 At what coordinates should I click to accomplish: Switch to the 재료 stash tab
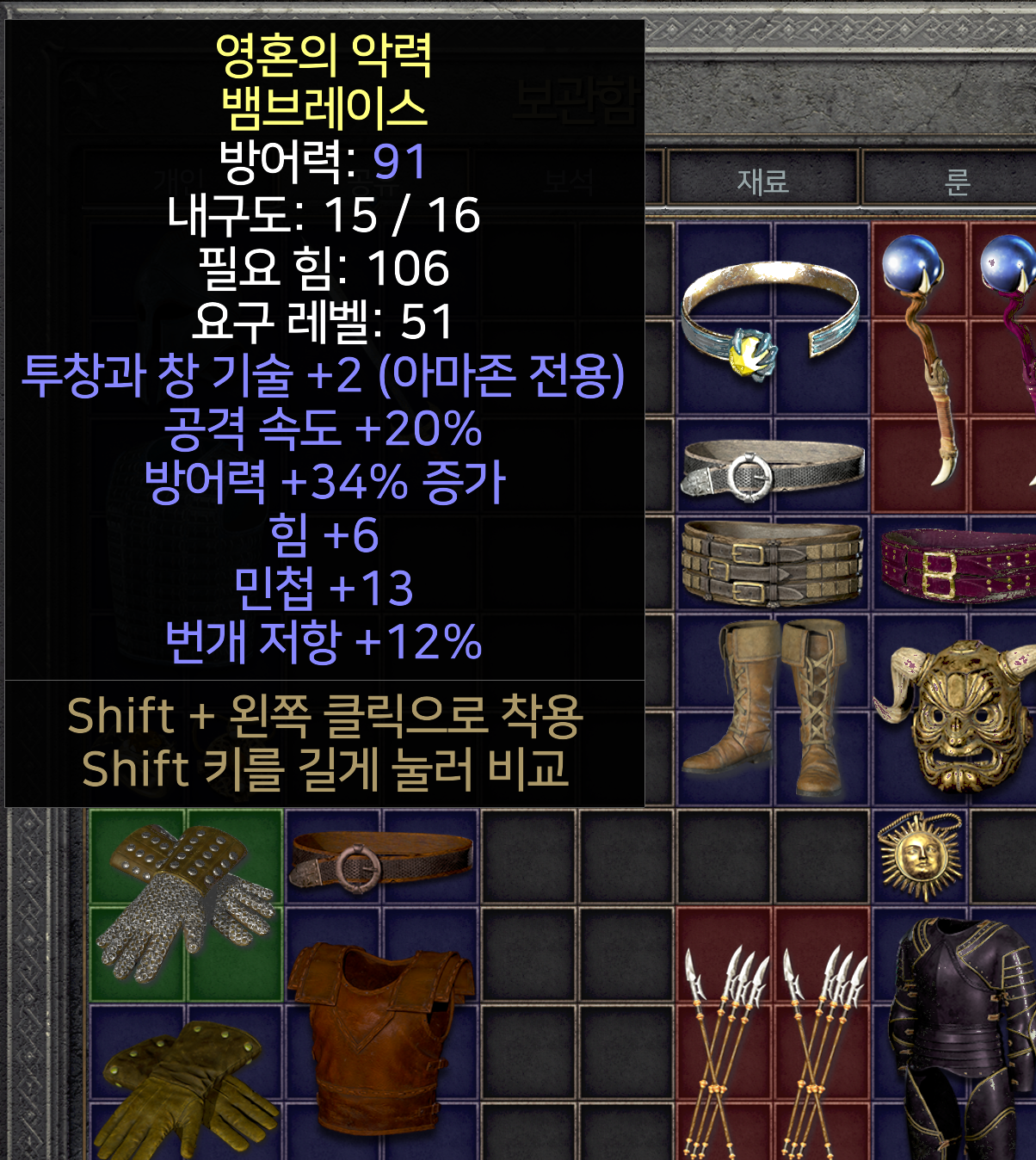[x=762, y=181]
